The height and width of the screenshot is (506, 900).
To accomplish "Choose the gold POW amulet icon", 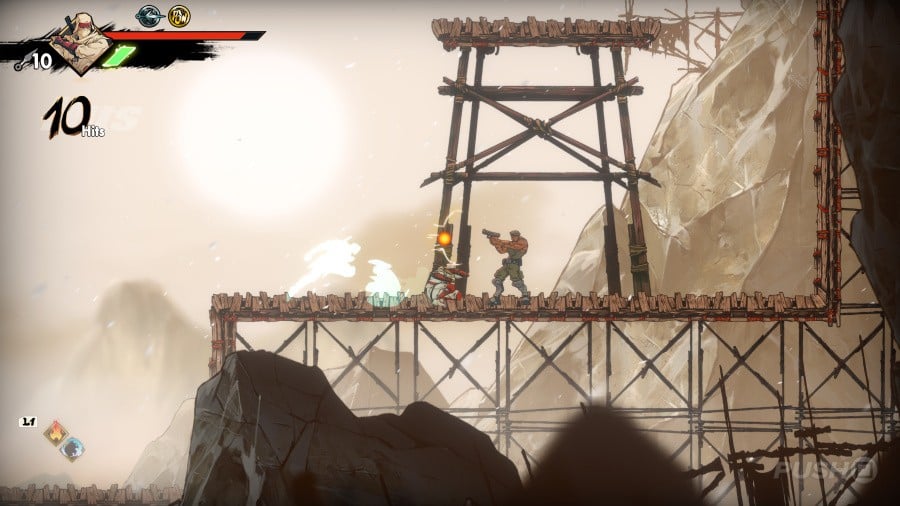I will pos(179,16).
